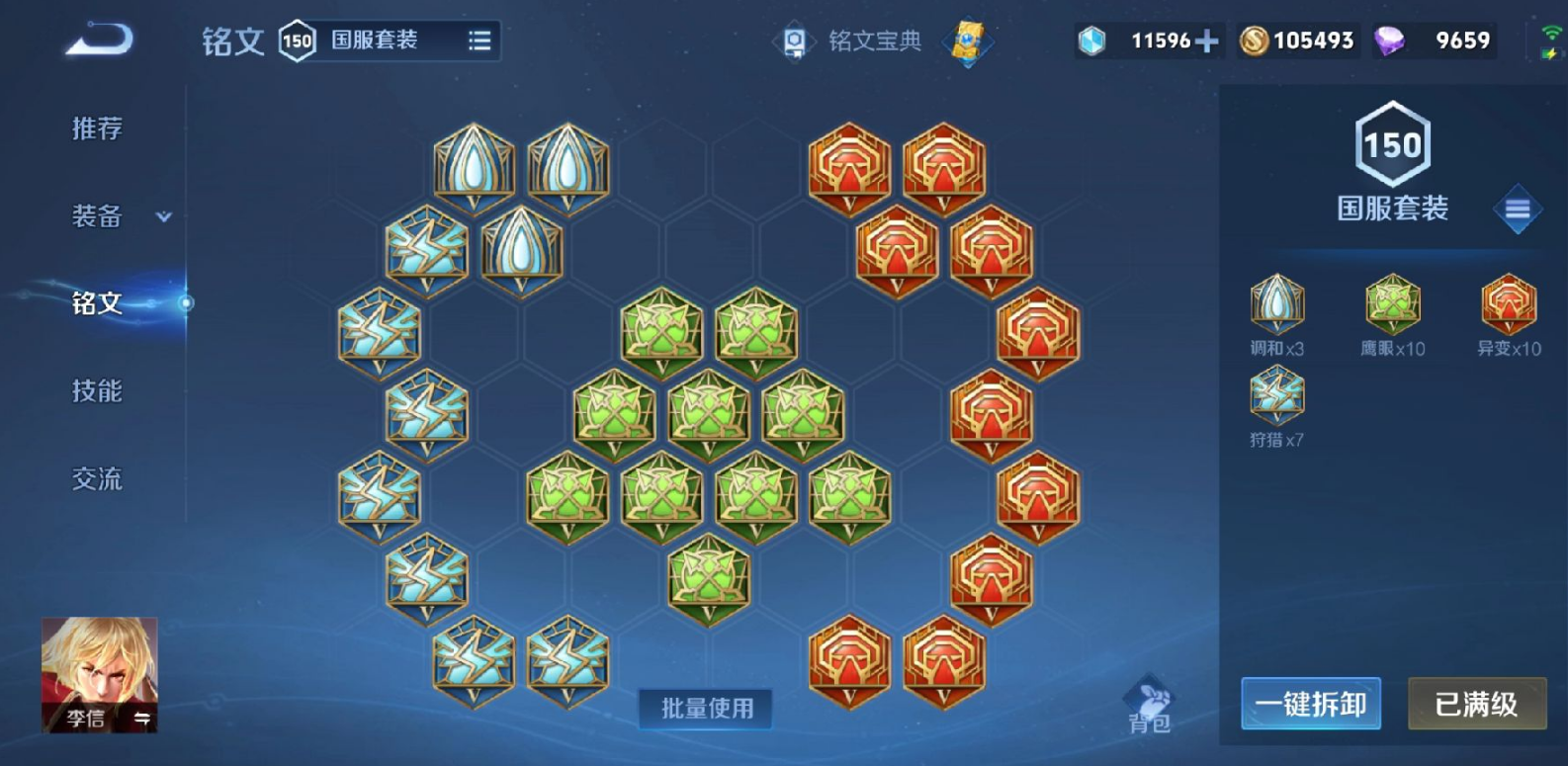Go back with the return arrow
Screen dimensions: 1568x766
(x=99, y=41)
